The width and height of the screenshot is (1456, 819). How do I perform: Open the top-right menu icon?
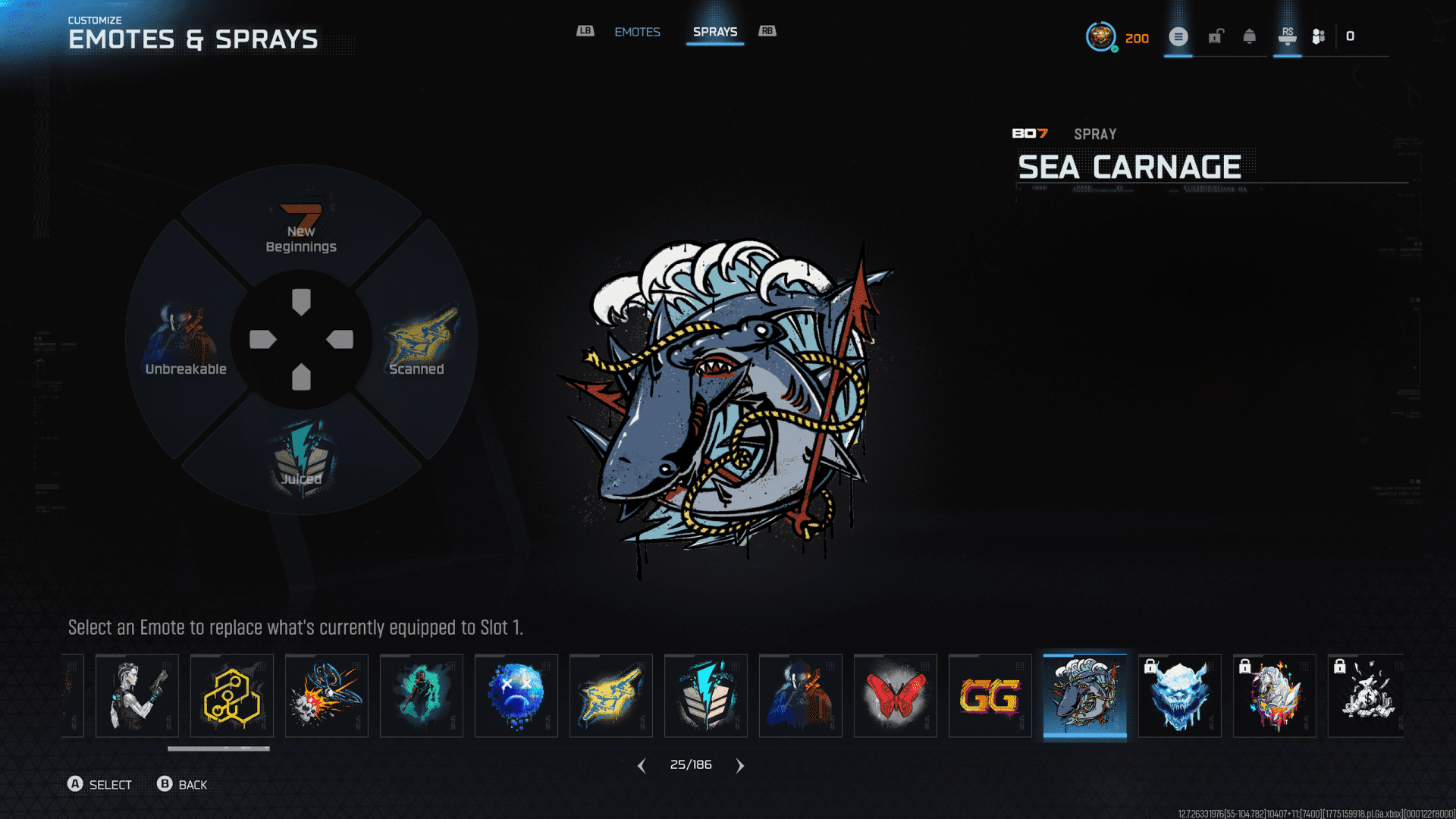[1178, 36]
